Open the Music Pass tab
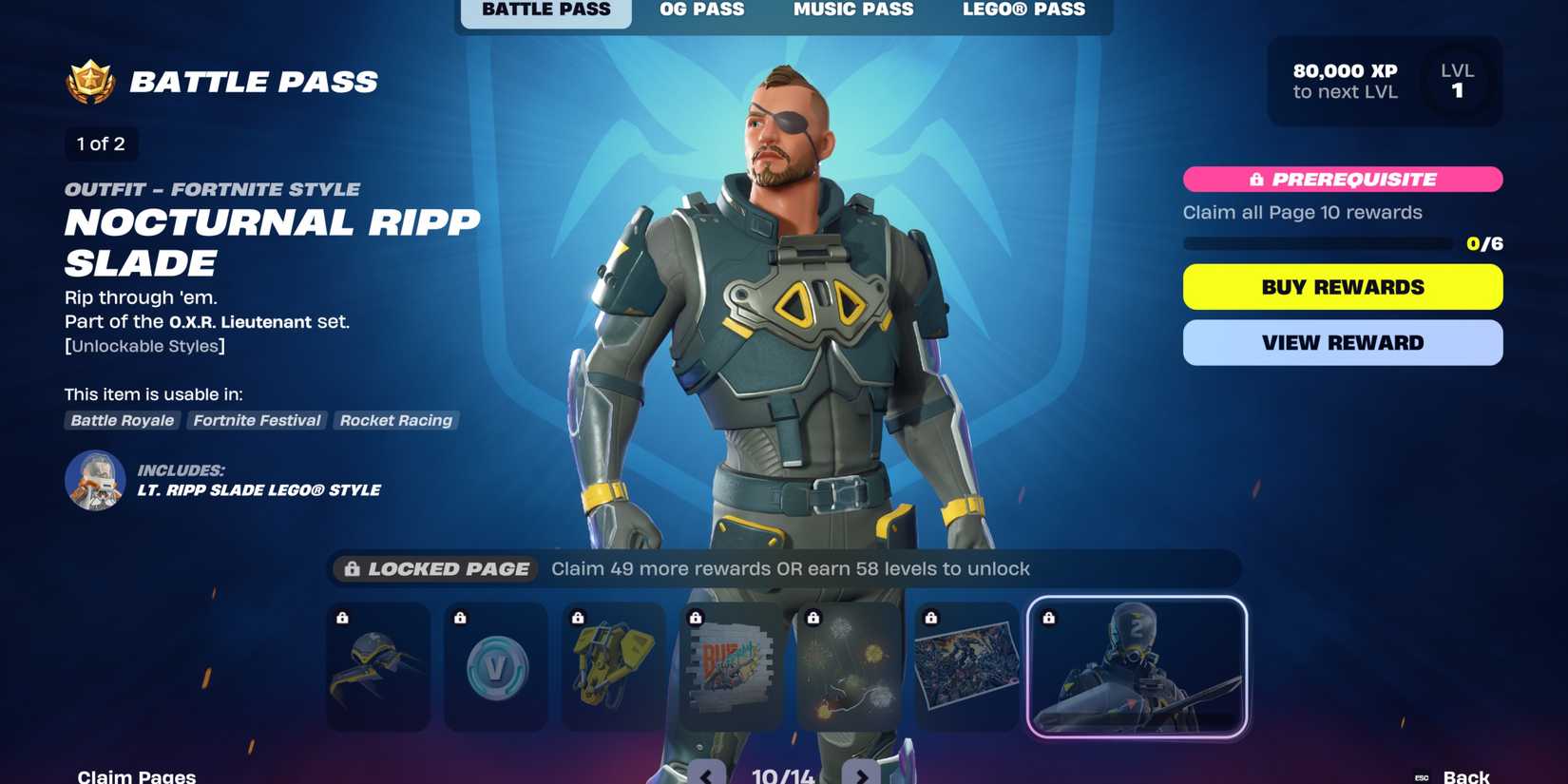 click(x=852, y=10)
